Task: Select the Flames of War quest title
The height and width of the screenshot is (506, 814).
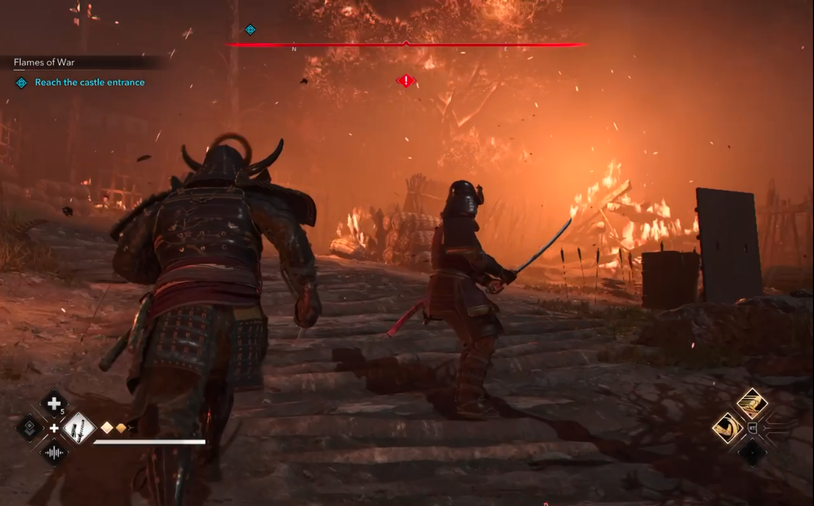Action: coord(44,62)
